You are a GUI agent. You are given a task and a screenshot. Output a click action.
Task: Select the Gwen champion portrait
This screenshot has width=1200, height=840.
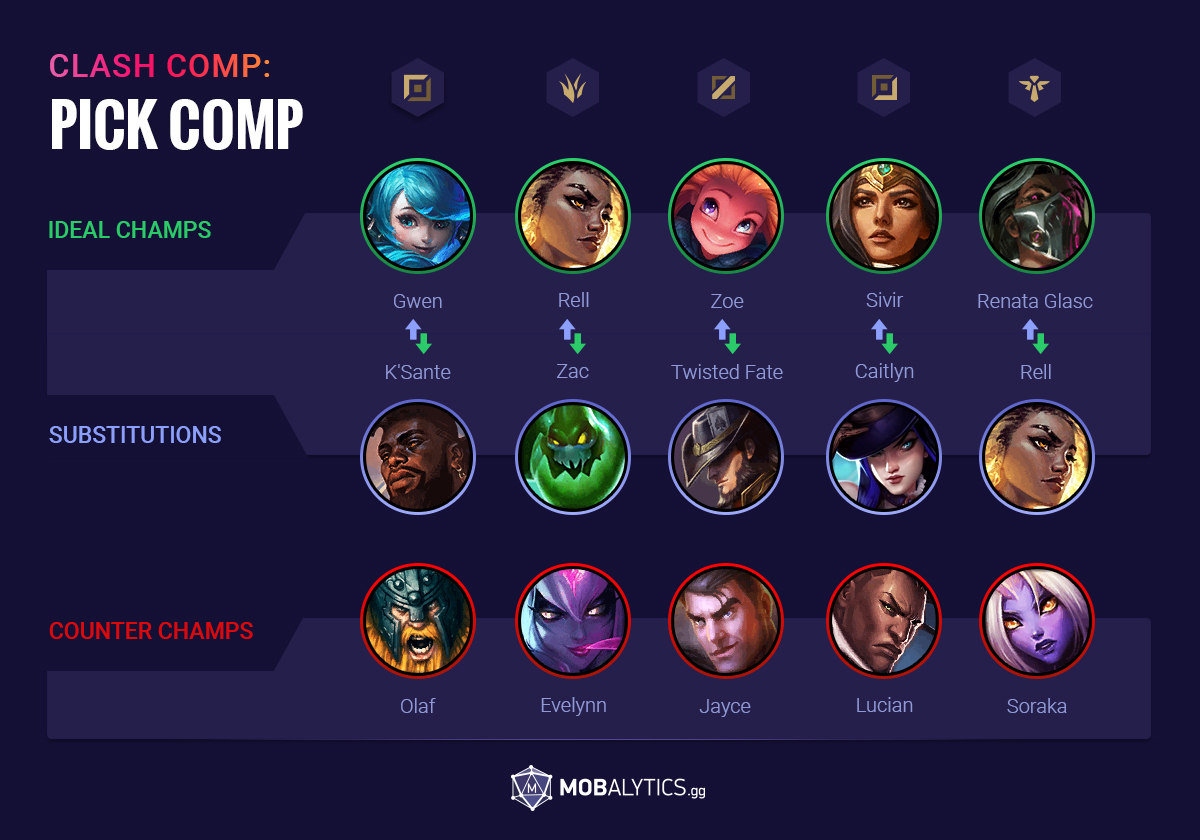tap(418, 216)
